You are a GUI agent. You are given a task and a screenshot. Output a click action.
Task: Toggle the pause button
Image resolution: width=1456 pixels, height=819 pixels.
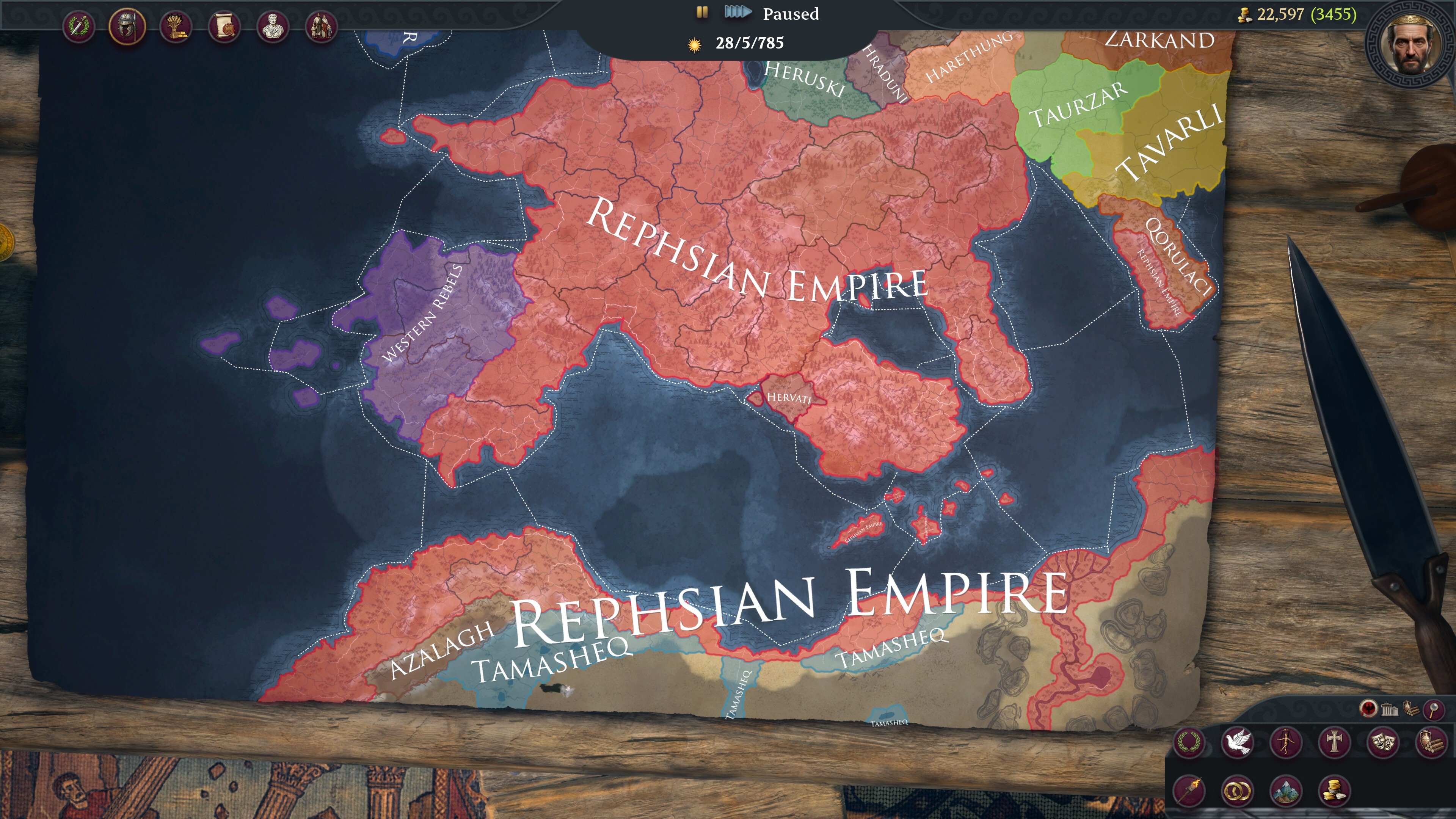(x=702, y=13)
